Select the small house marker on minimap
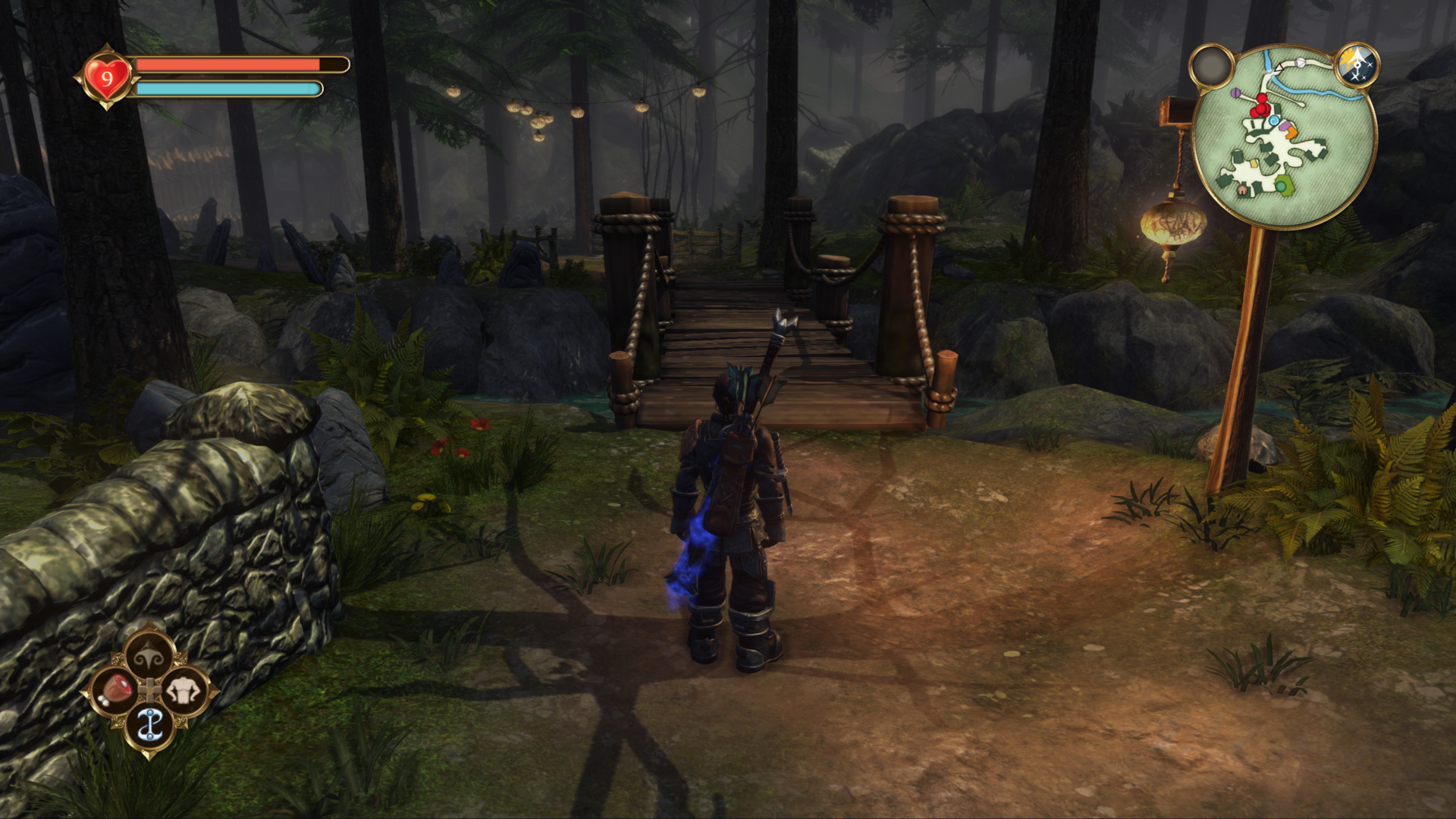This screenshot has height=819, width=1456. (x=1242, y=190)
